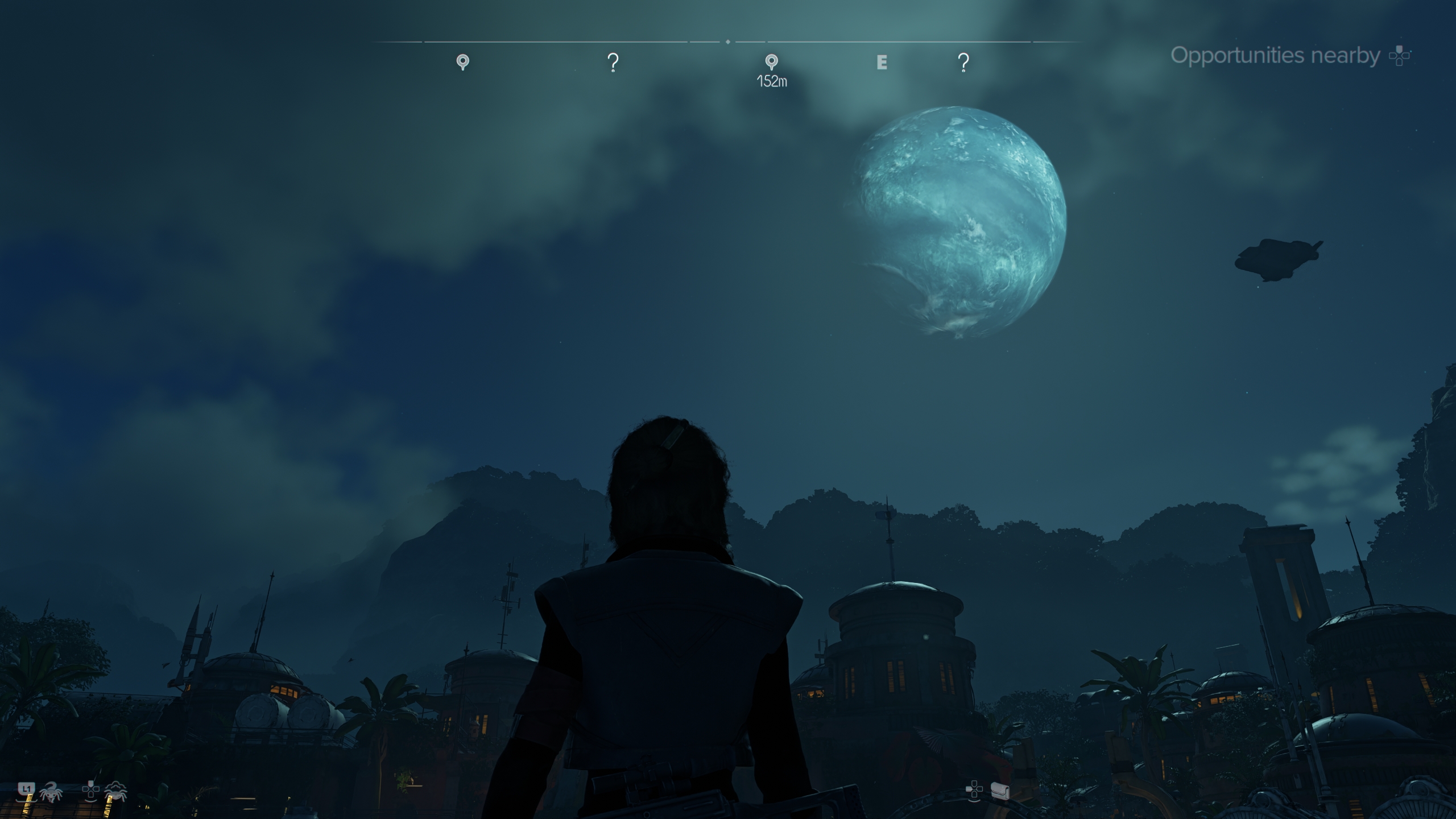Click the compass pin without a distance label
The image size is (1456, 819).
(463, 61)
